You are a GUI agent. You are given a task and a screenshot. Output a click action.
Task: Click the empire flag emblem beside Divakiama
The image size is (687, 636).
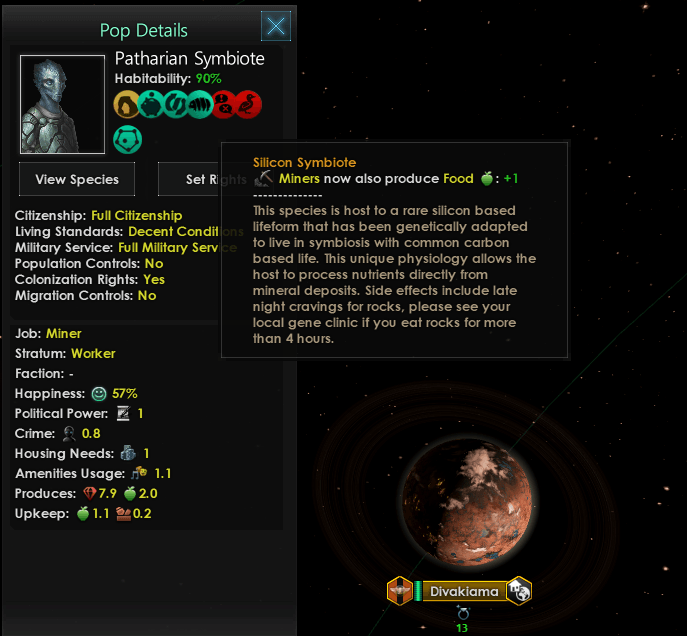pos(399,591)
